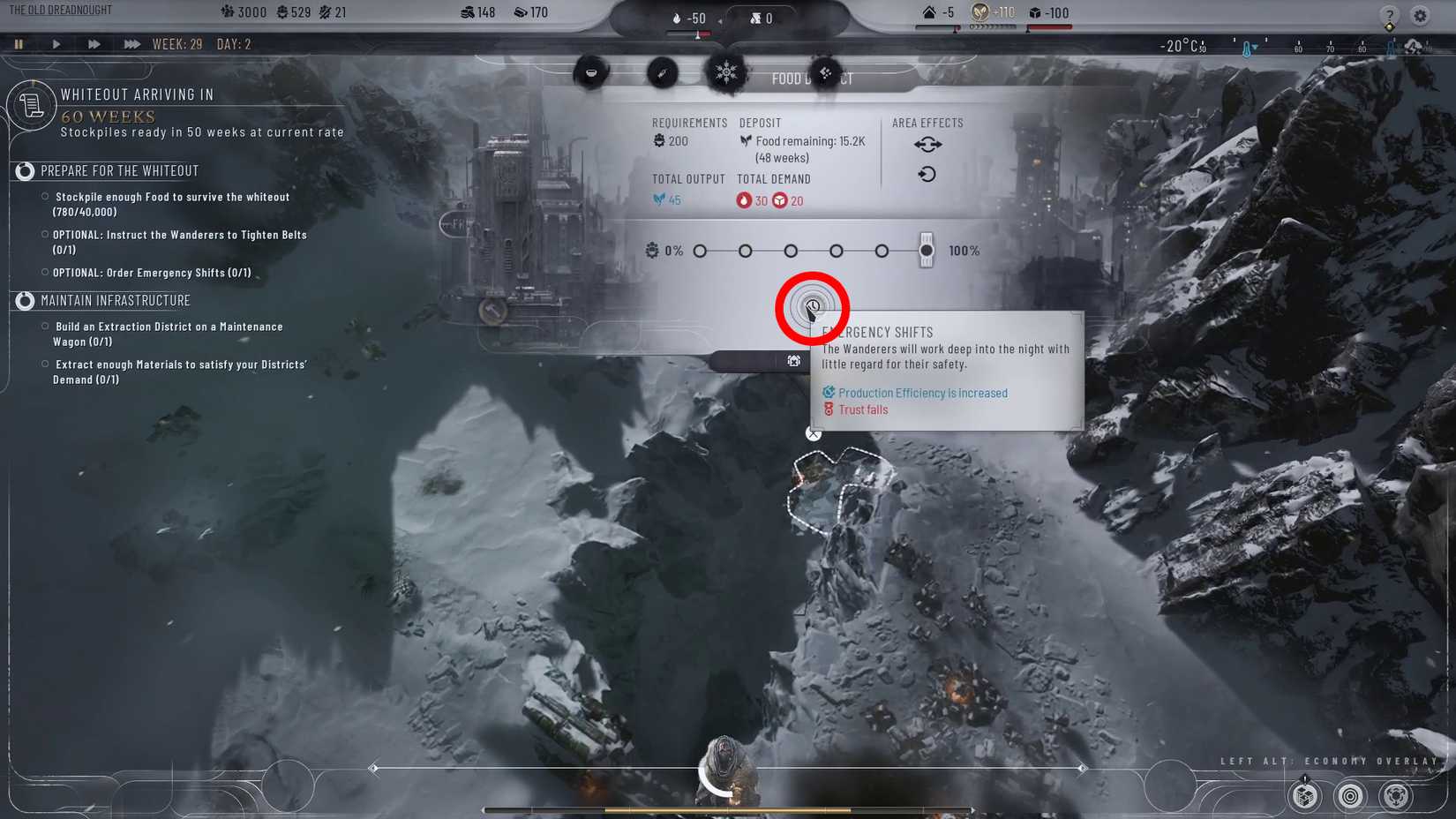Select the Food District header tab

[x=812, y=79]
